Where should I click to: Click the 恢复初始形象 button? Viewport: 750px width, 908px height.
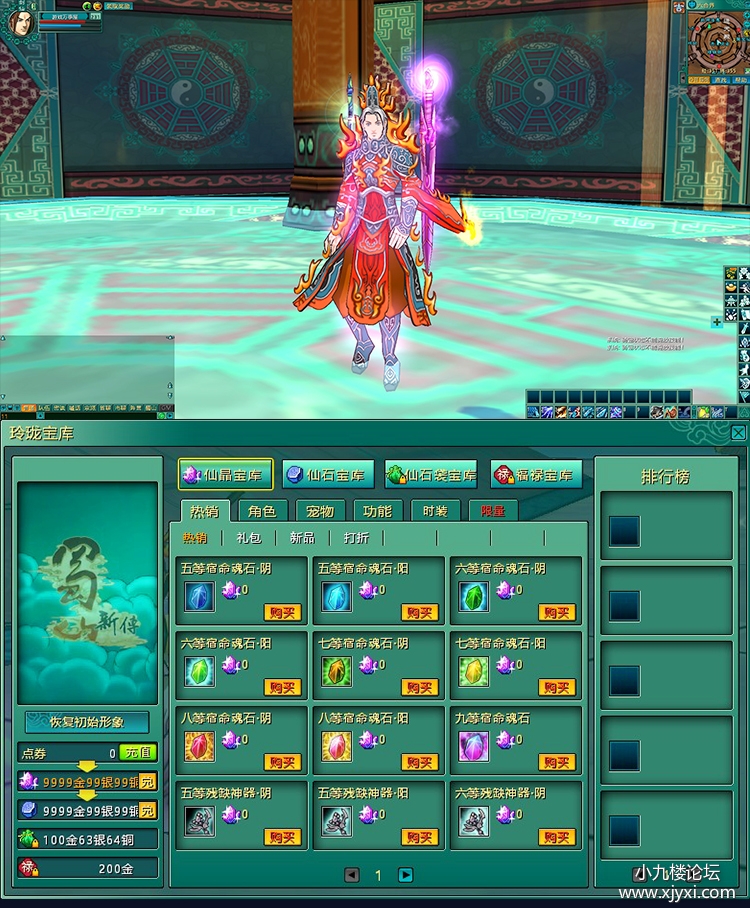(87, 722)
